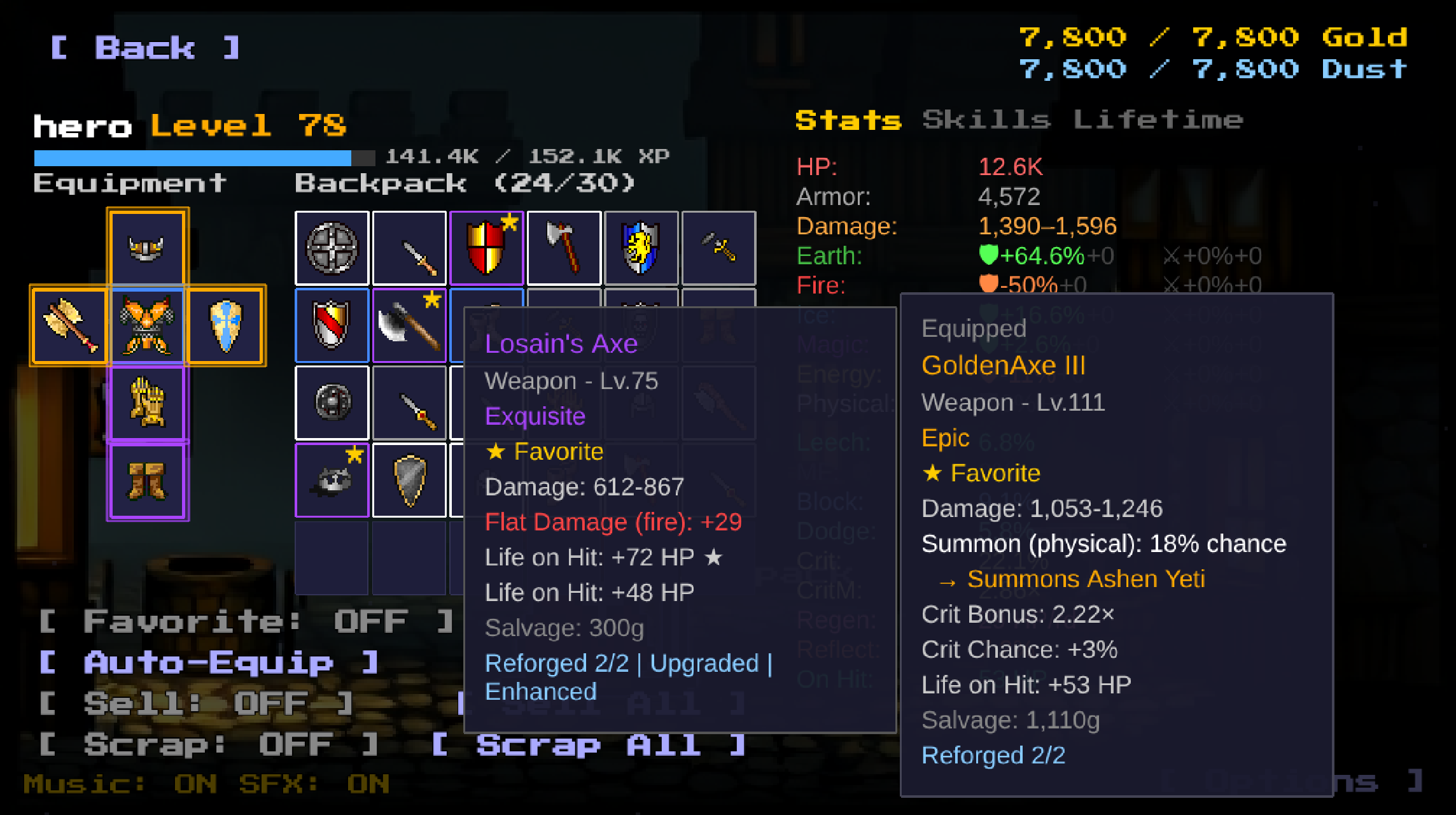Click the round gray shield in the backpack
Screen dimensions: 1456x815
point(332,248)
